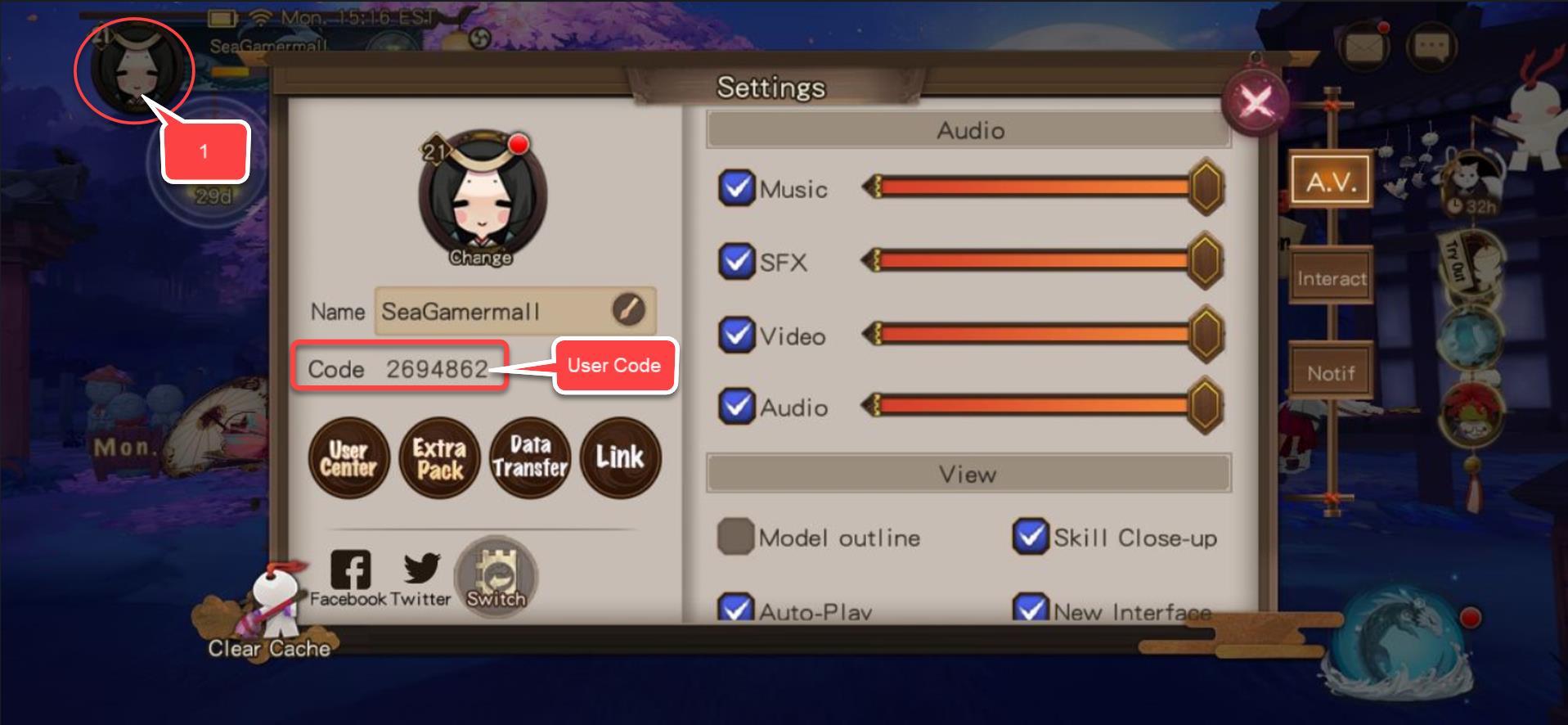
Task: Open the User Center
Action: click(348, 458)
